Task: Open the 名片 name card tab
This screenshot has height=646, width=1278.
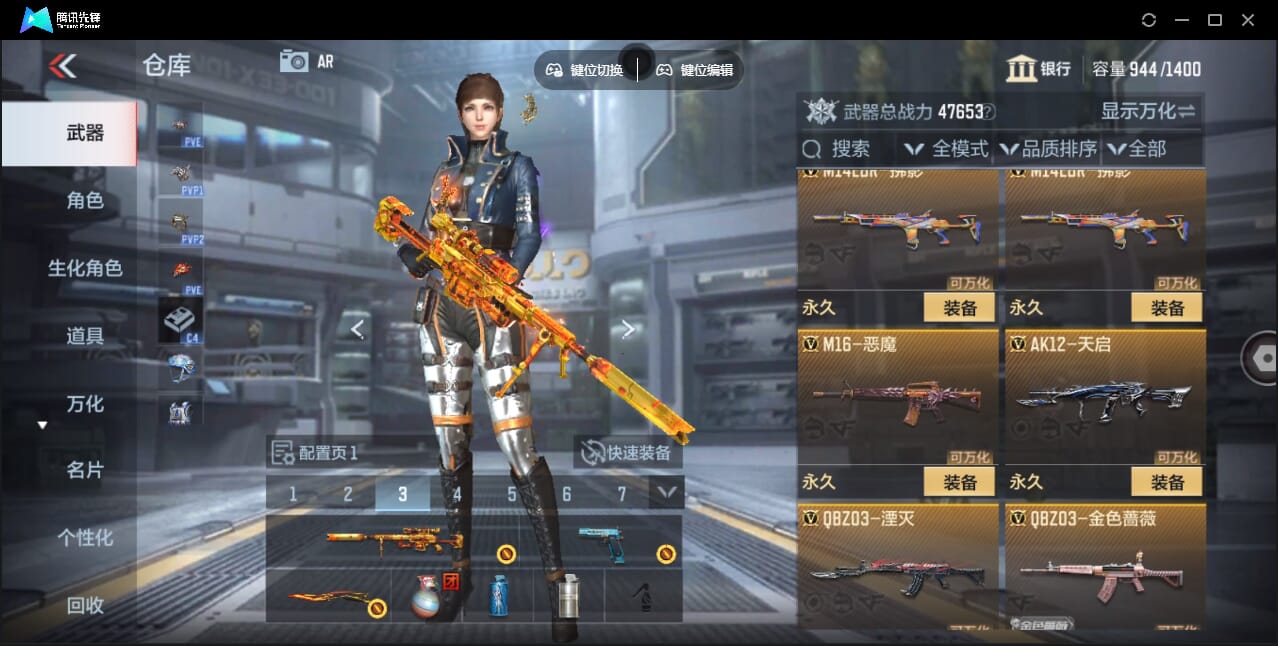Action: point(85,470)
